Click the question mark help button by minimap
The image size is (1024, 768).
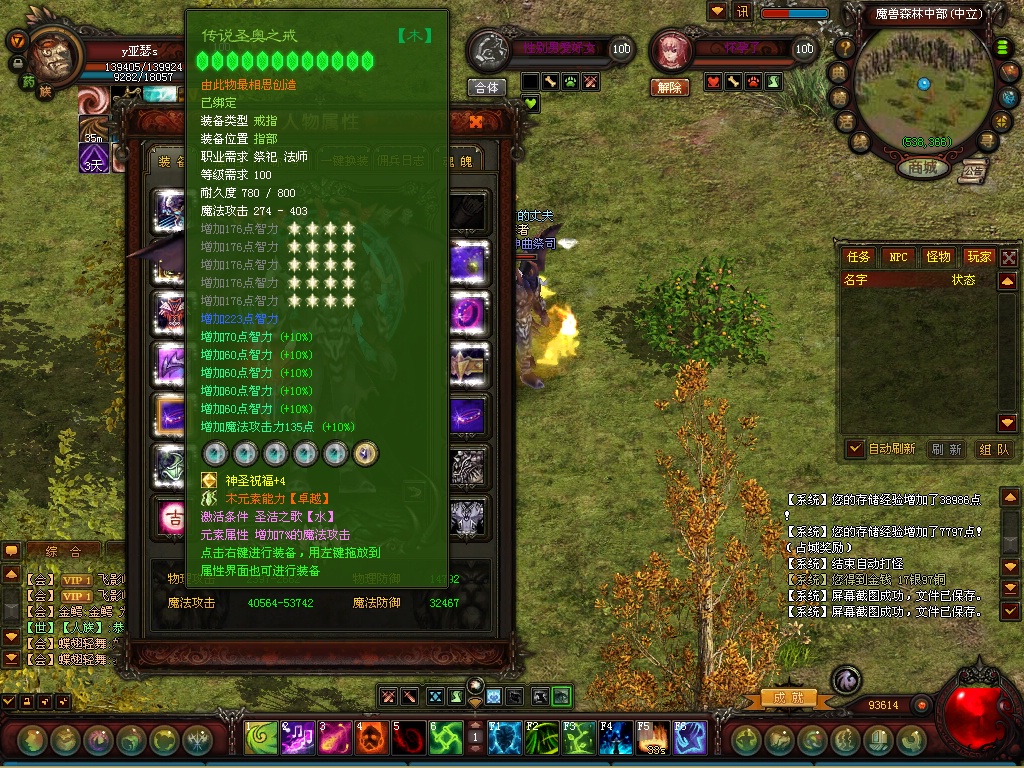[845, 47]
